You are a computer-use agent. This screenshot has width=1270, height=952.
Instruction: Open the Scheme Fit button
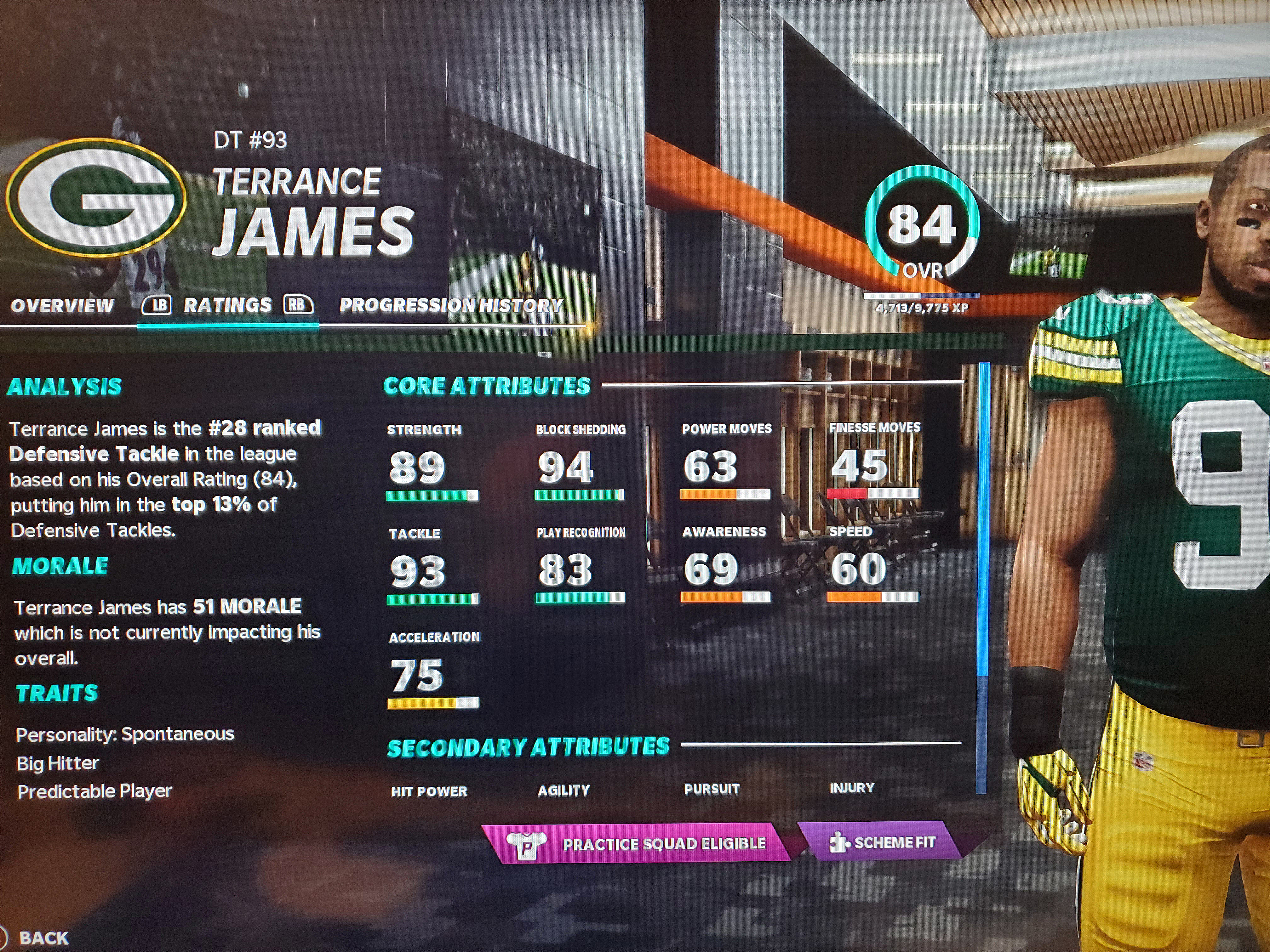(x=883, y=842)
